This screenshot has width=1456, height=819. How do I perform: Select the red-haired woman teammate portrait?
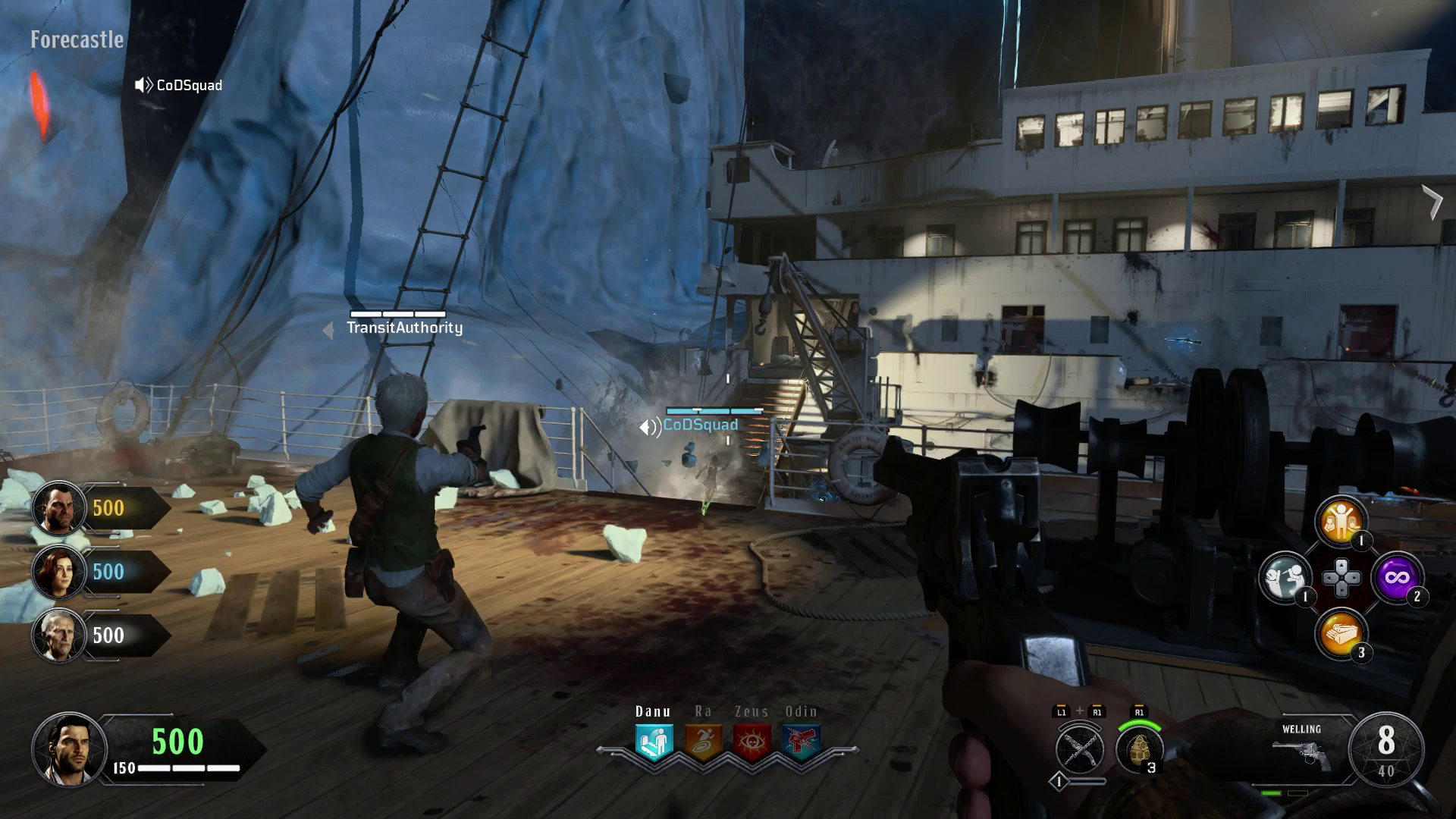click(x=58, y=572)
